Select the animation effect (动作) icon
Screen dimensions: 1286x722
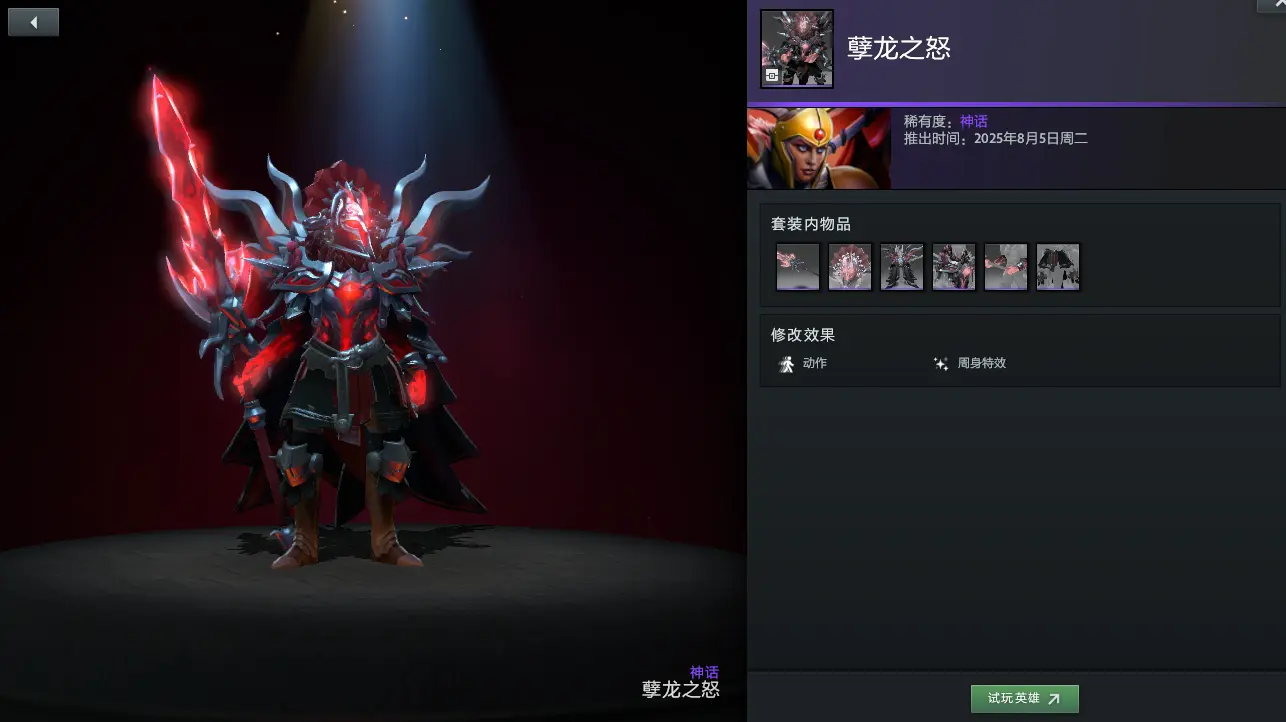(x=788, y=363)
